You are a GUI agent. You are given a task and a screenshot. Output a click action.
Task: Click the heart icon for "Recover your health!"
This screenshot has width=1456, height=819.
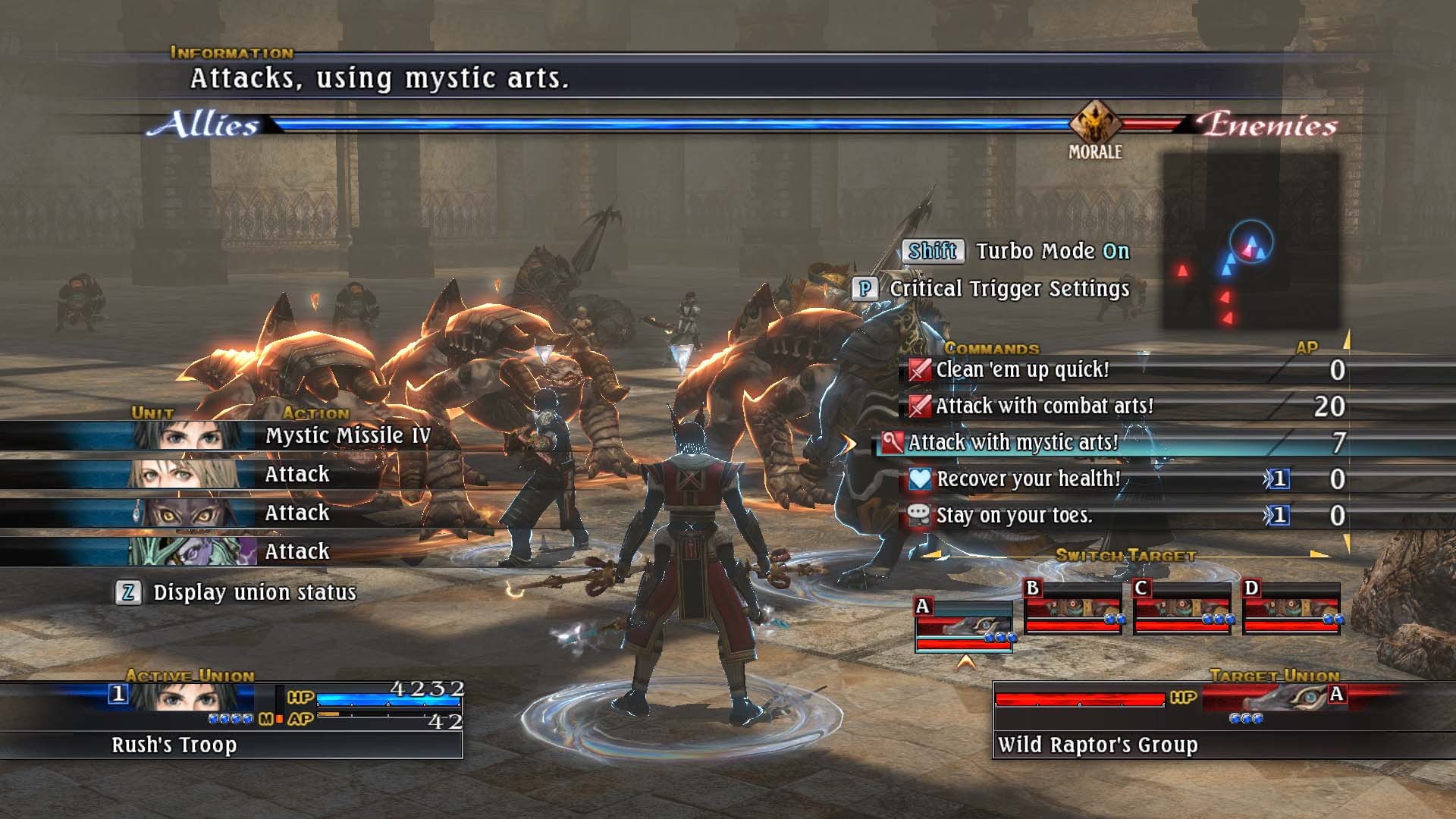pyautogui.click(x=920, y=479)
